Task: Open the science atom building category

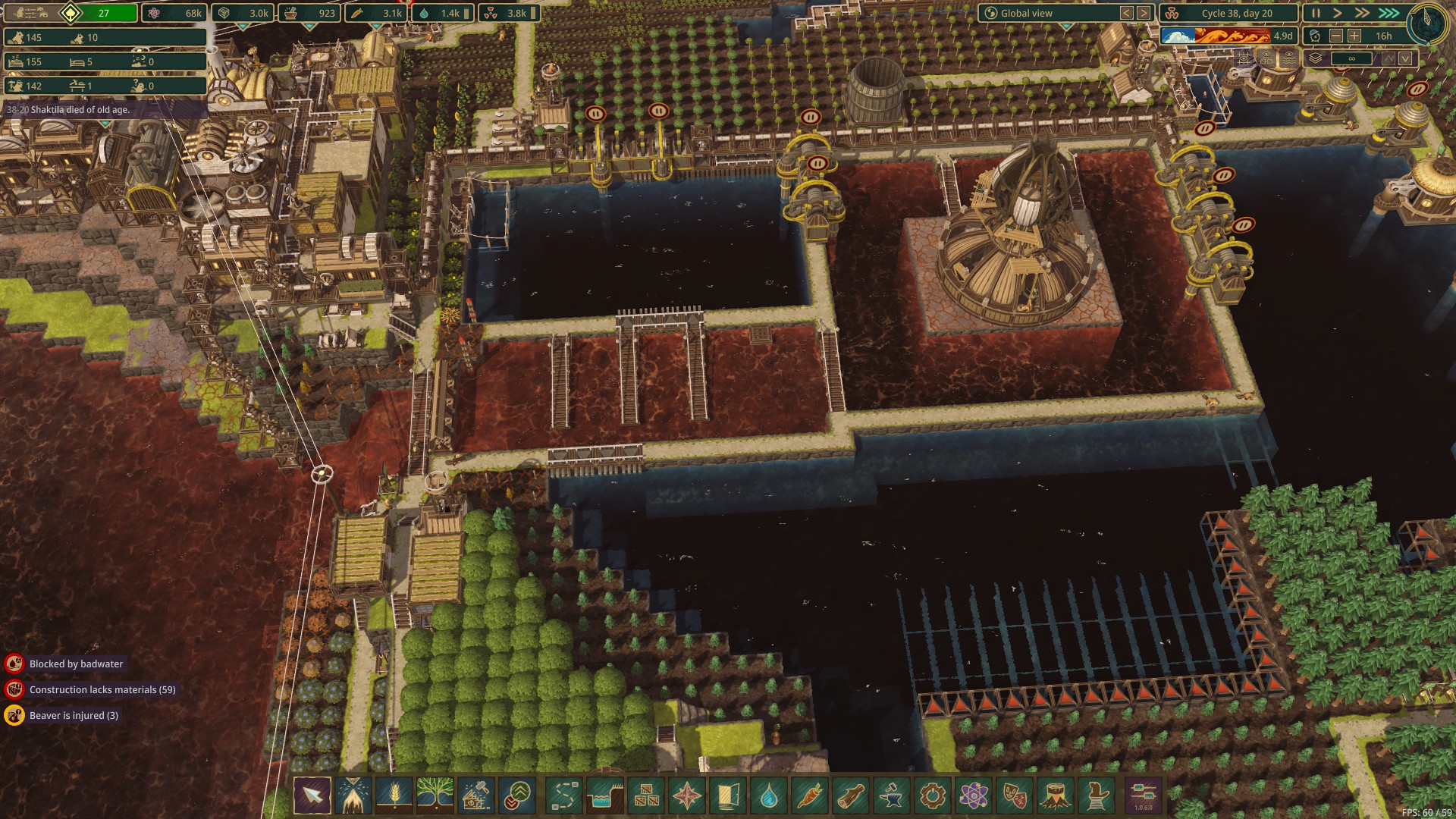Action: (x=974, y=796)
